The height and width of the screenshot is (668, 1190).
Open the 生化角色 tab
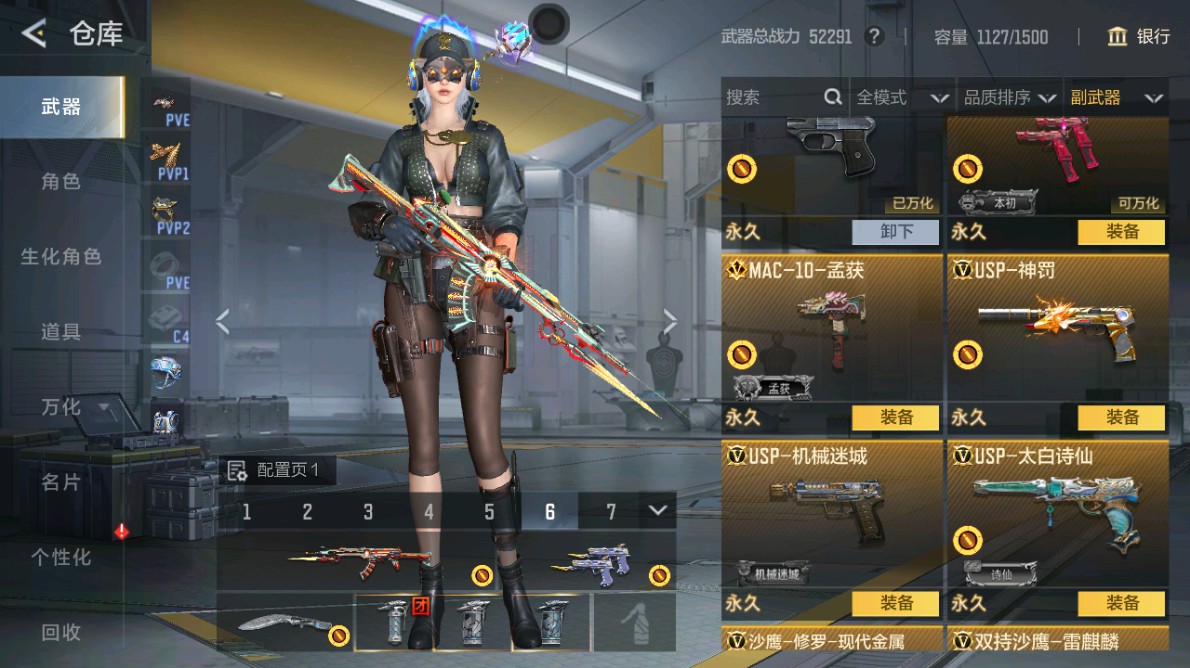[x=61, y=257]
